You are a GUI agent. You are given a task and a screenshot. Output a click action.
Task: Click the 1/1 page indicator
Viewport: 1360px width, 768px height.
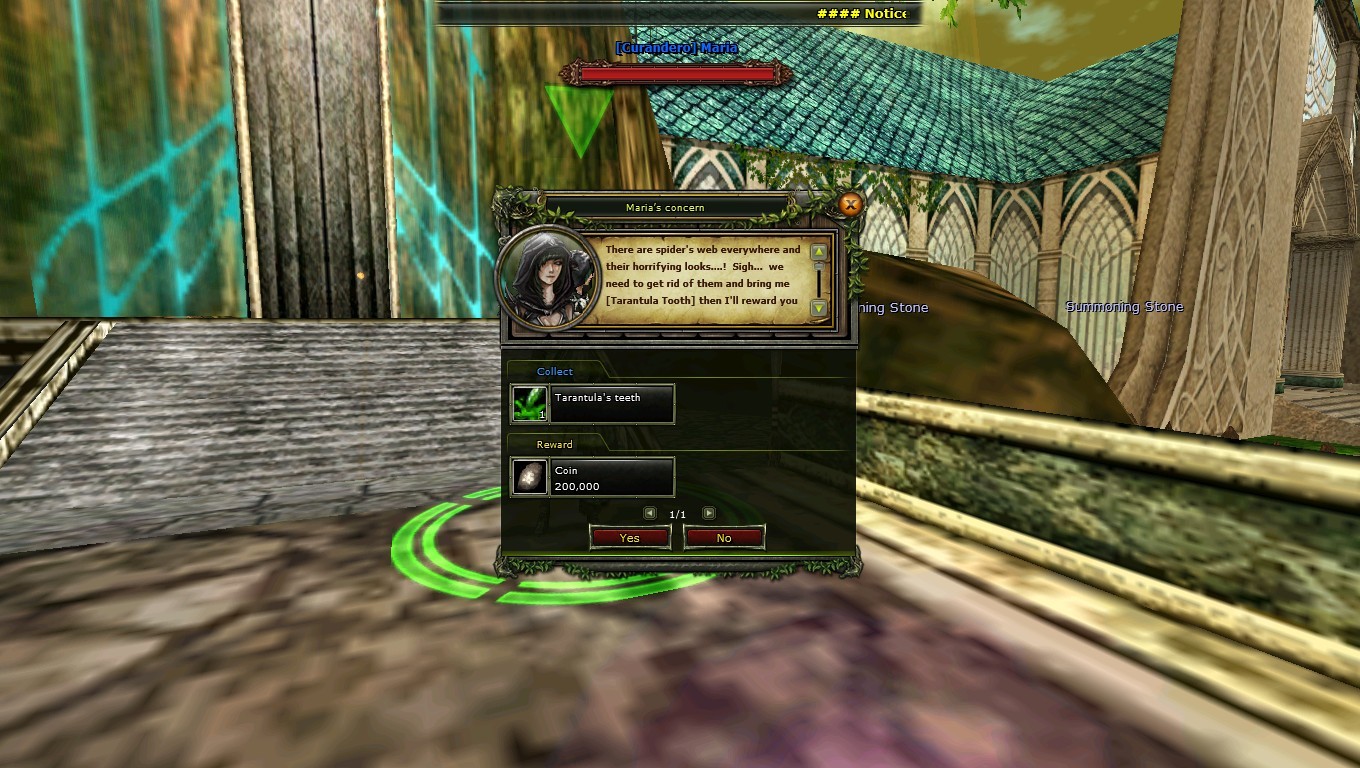click(x=678, y=513)
